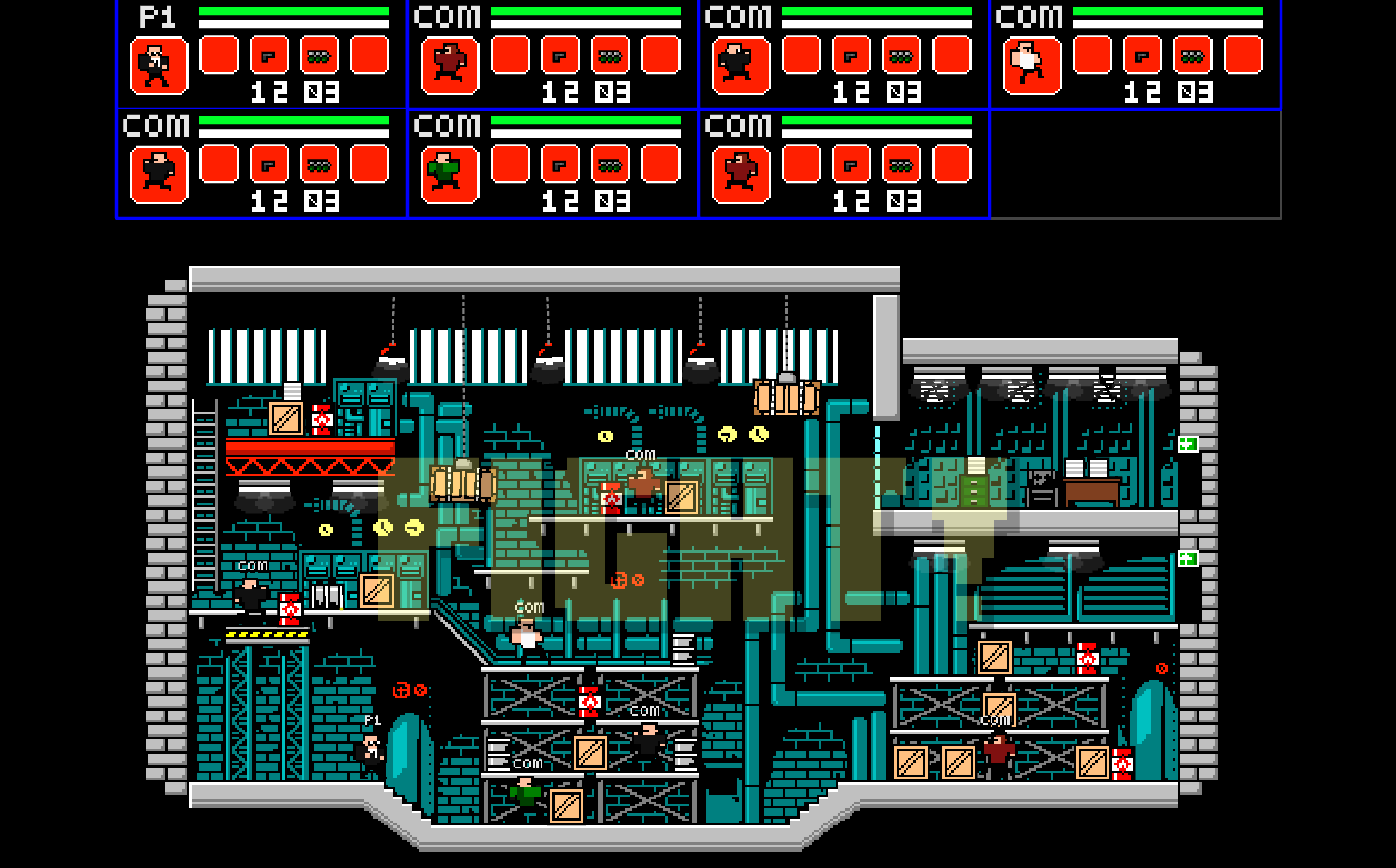Click P1's pistol weapon slot
Image resolution: width=1396 pixels, height=868 pixels.
(x=269, y=56)
